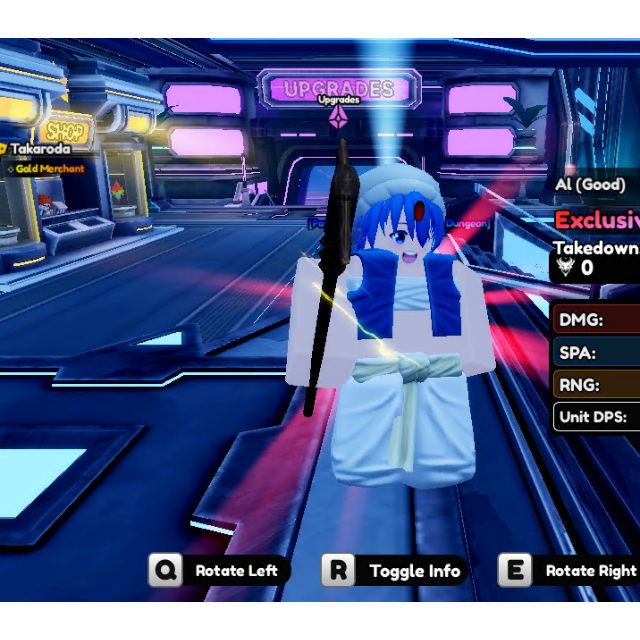This screenshot has width=640, height=640.
Task: Click the Rotate Left button
Action: pyautogui.click(x=221, y=571)
